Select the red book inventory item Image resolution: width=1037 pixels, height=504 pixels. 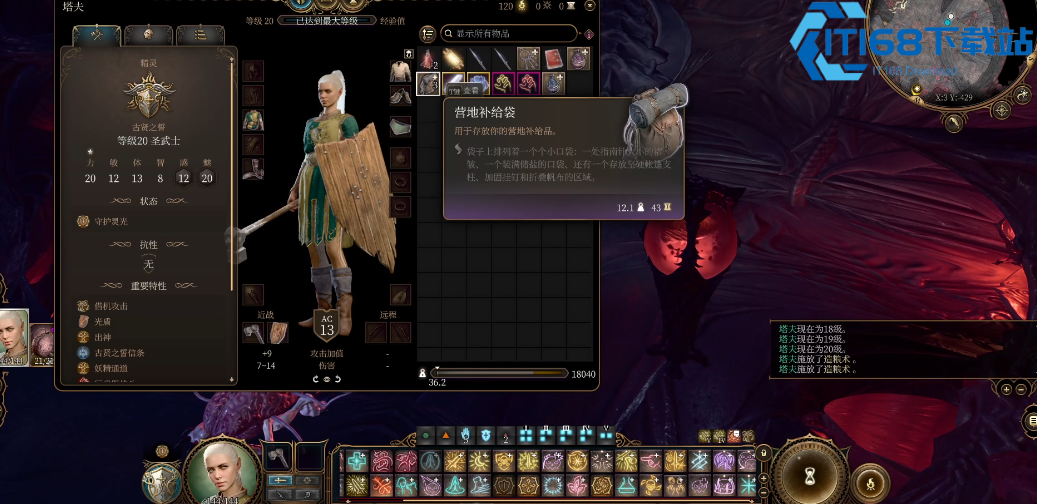coord(554,59)
